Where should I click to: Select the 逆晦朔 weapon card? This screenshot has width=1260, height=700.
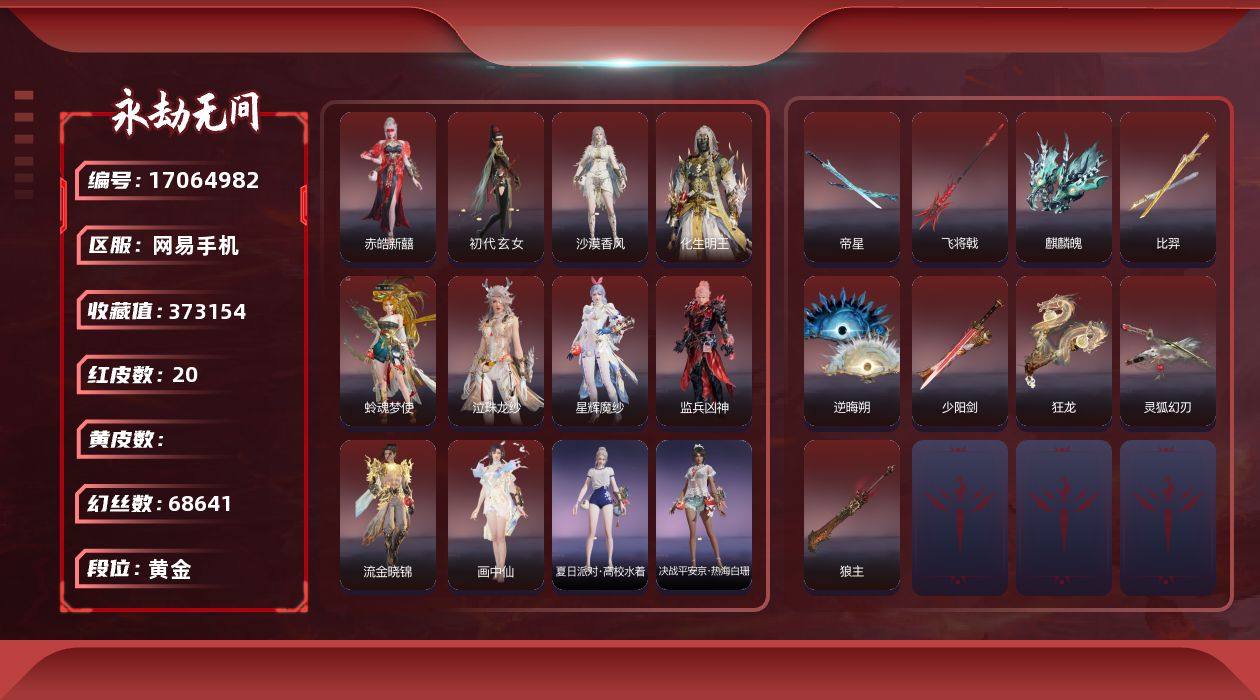852,351
